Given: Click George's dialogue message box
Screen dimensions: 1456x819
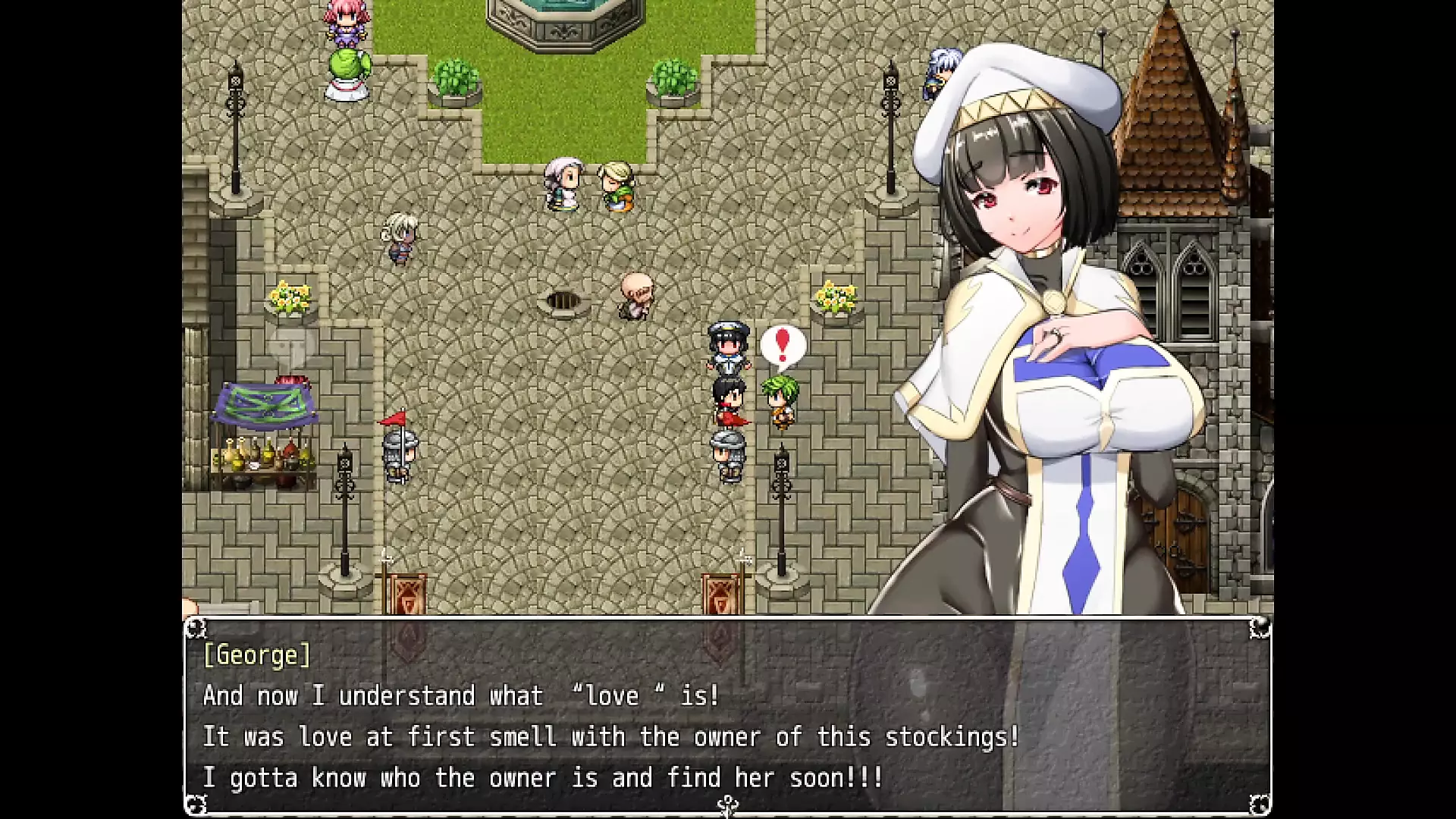Looking at the screenshot, I should pos(726,716).
